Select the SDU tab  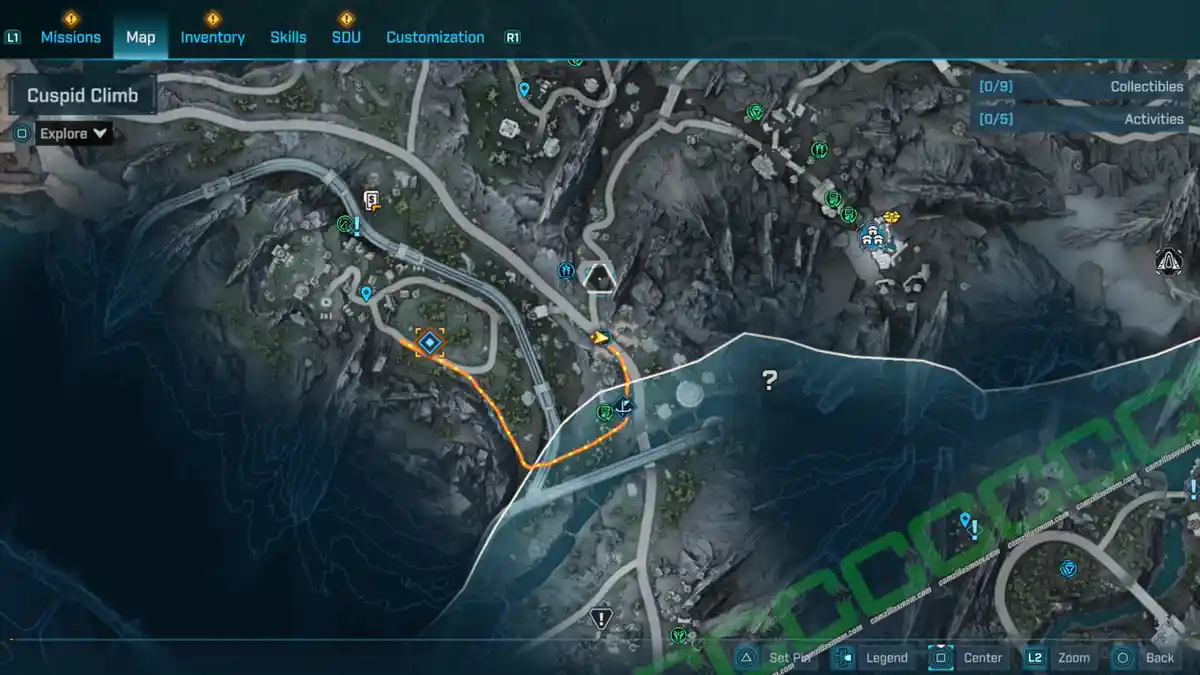(346, 37)
